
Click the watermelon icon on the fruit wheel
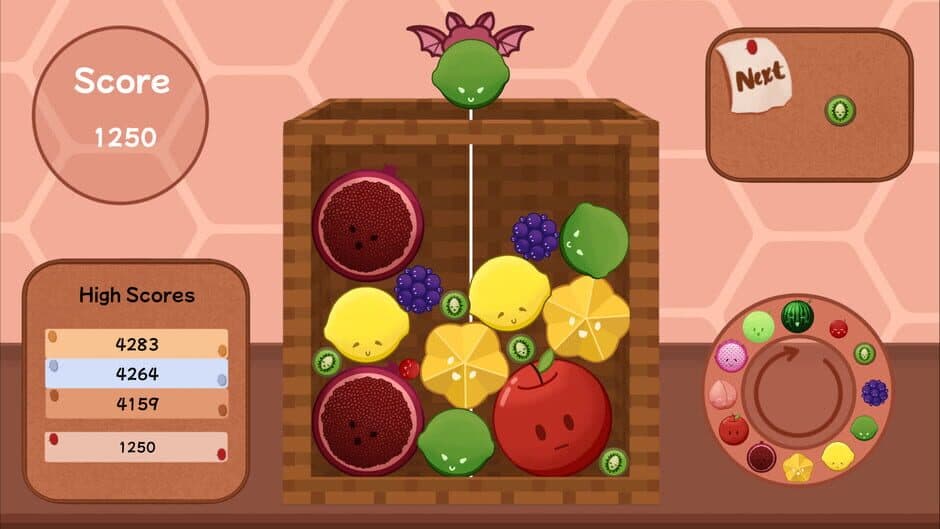(x=797, y=317)
